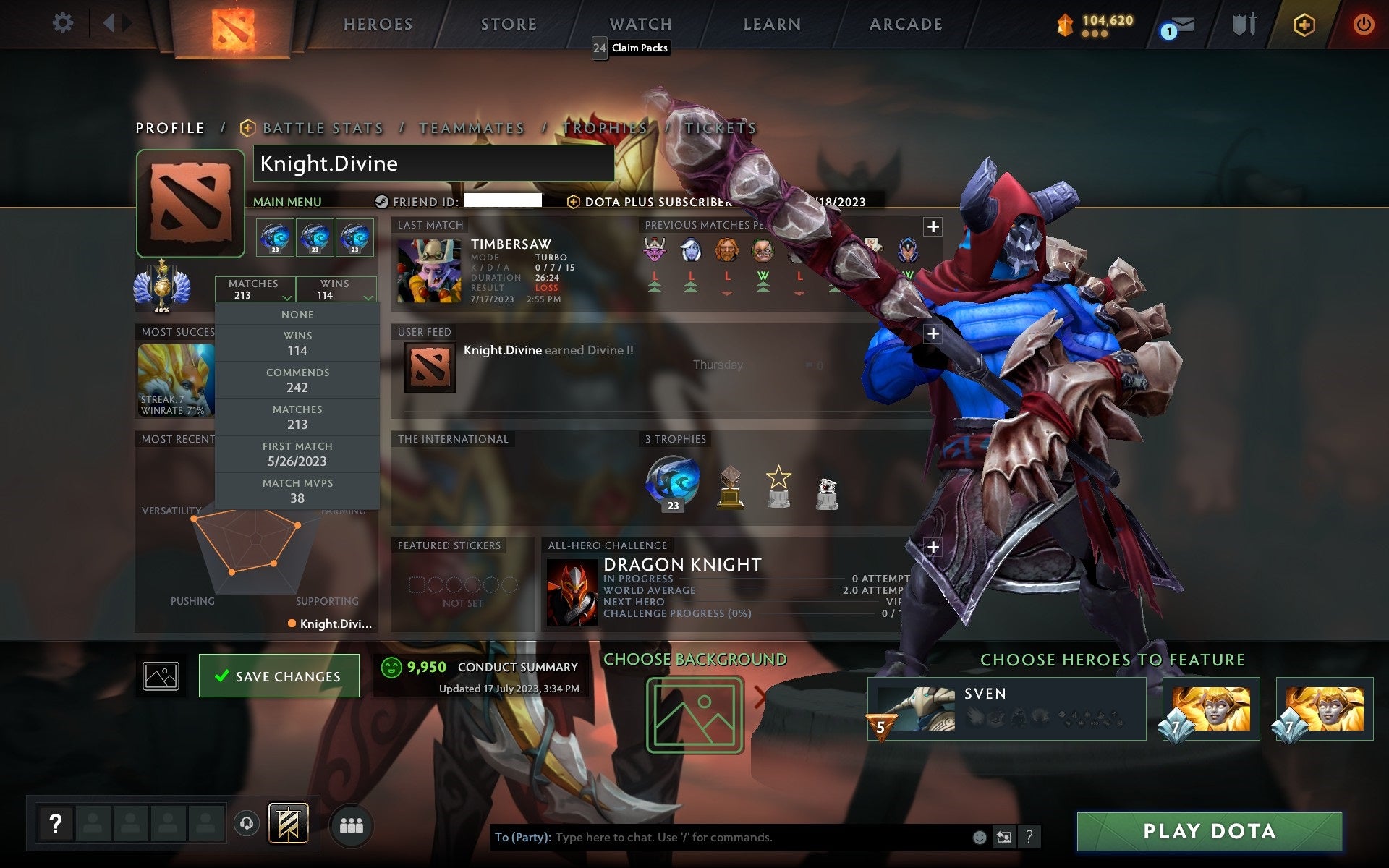The height and width of the screenshot is (868, 1389).
Task: Select COMMENDS from the open stat dropdown
Action: (298, 380)
